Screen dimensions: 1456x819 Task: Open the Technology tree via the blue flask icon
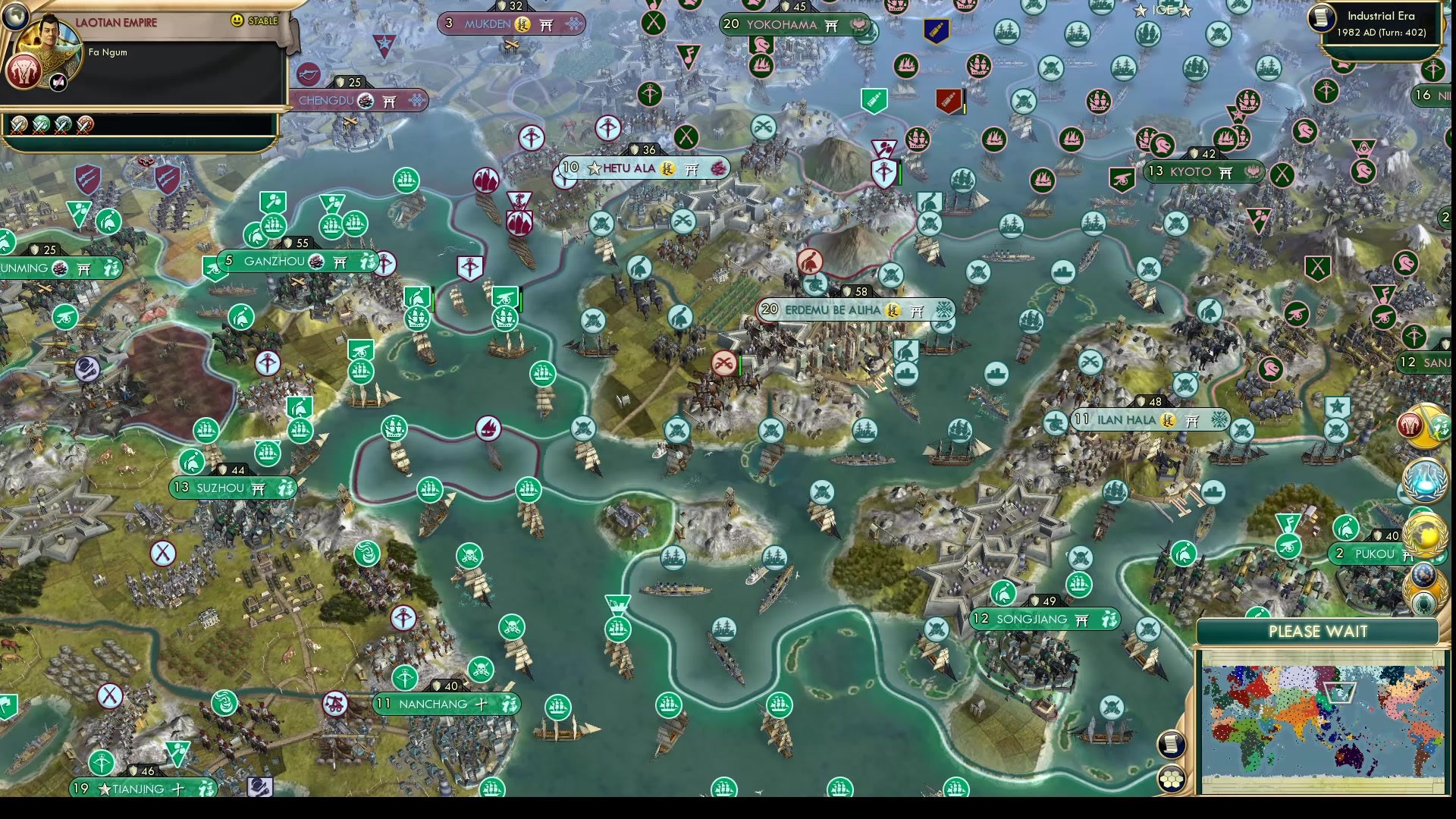coord(1425,481)
